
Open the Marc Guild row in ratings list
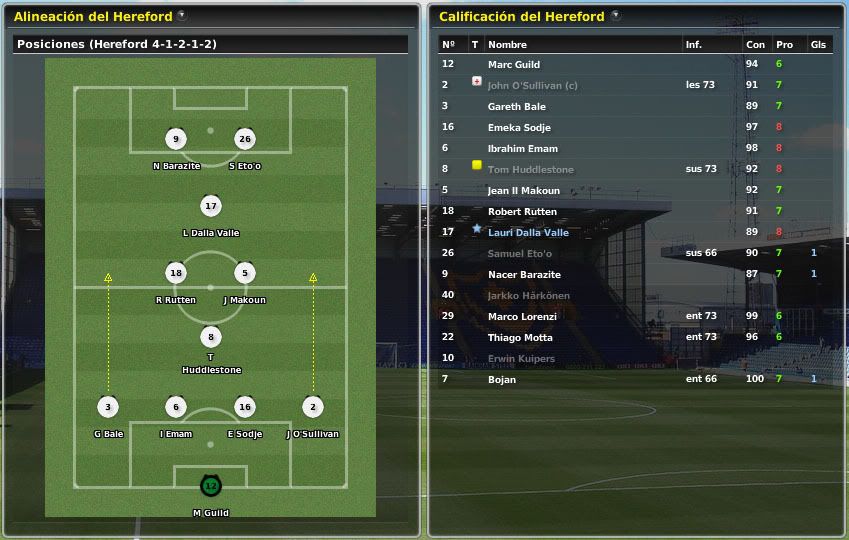point(514,65)
